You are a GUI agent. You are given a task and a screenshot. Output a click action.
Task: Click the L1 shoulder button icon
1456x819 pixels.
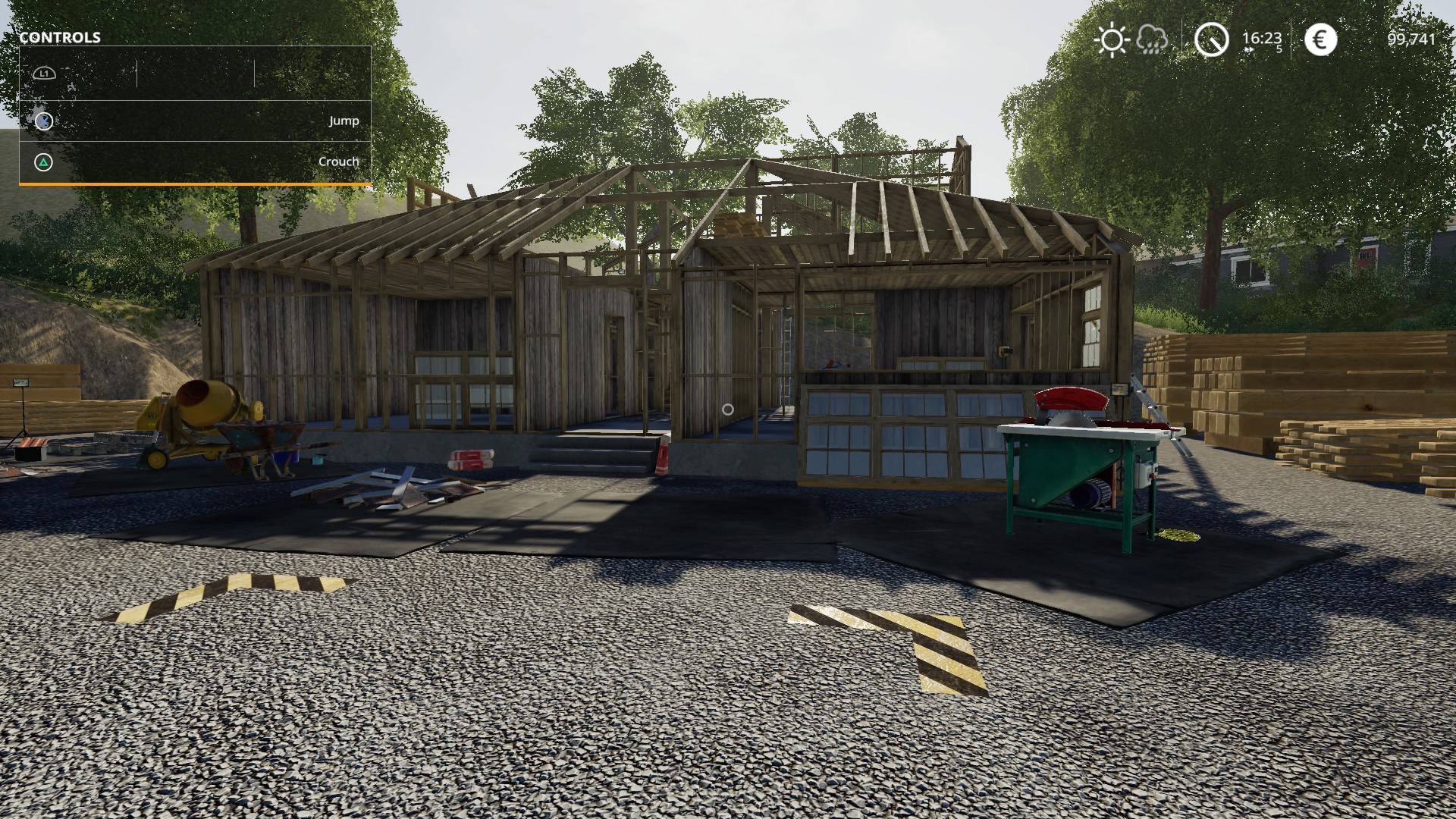pyautogui.click(x=44, y=73)
